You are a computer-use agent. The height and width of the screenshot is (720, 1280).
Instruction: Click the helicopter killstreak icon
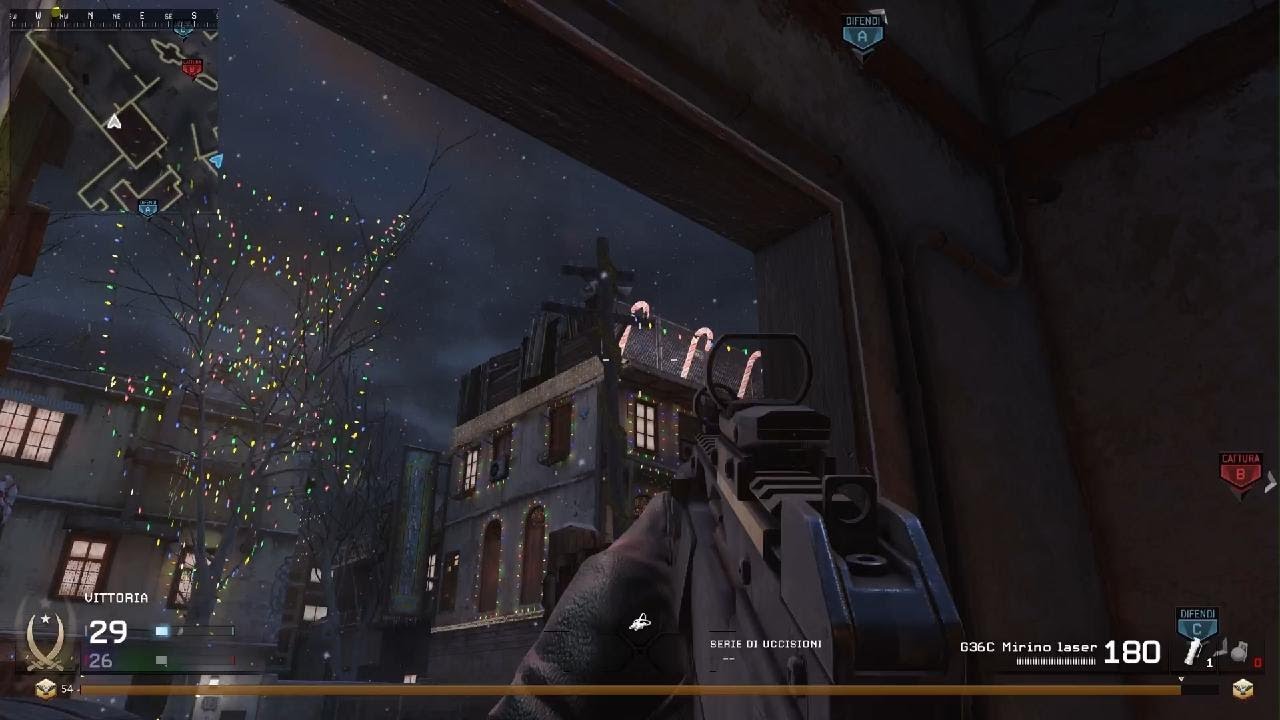640,624
